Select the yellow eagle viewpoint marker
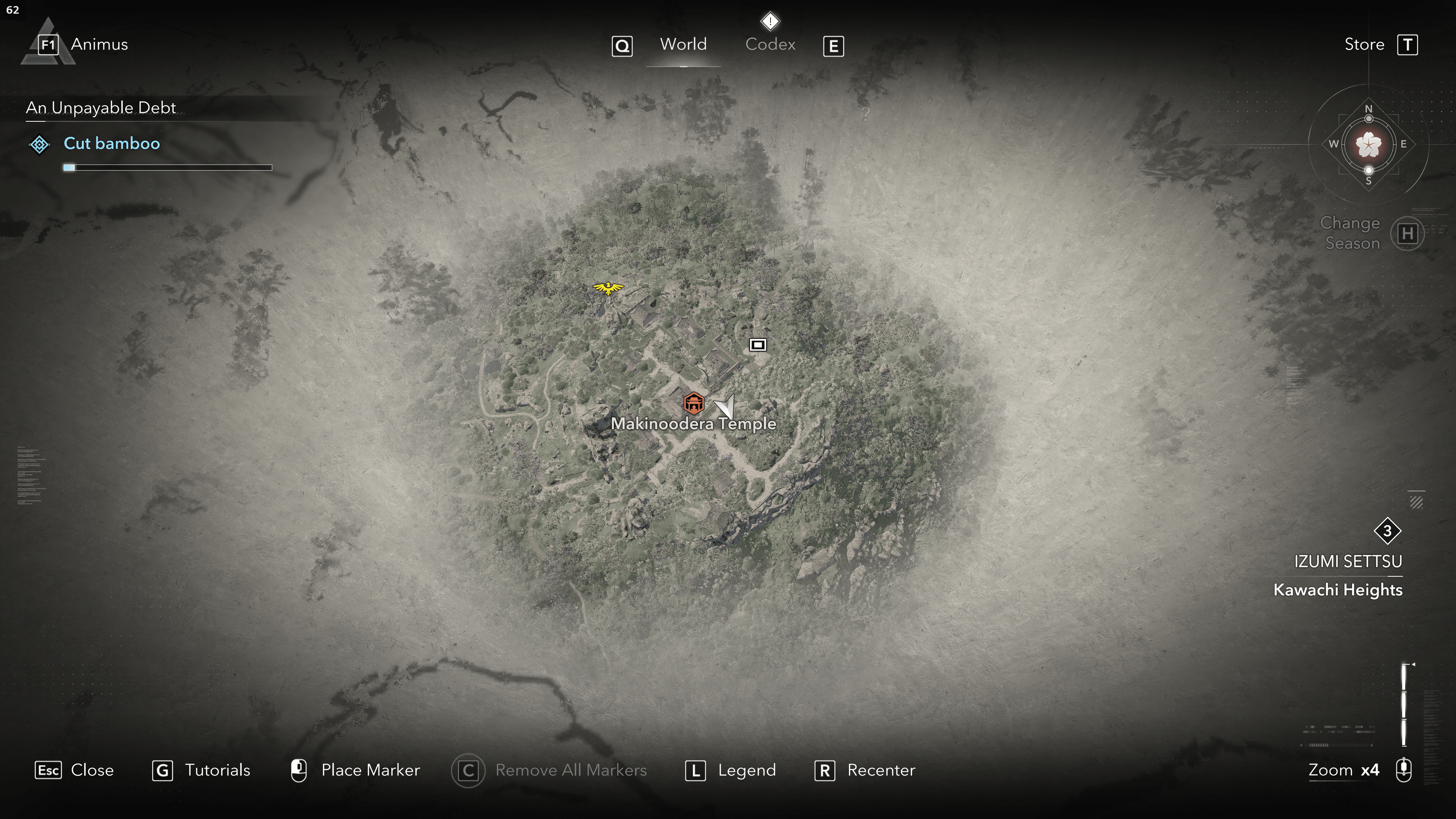1456x819 pixels. (608, 288)
